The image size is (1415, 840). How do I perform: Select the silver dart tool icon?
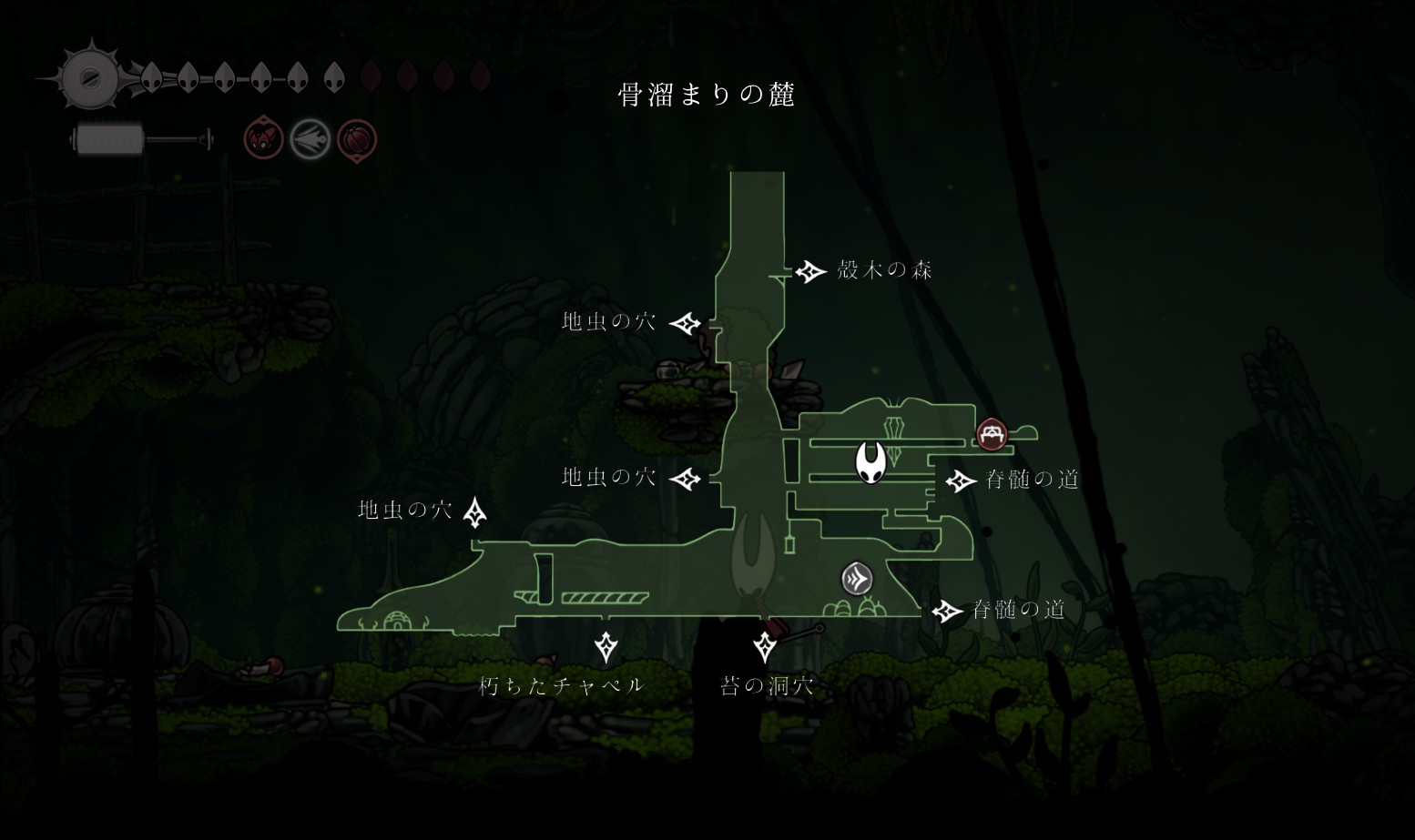coord(310,140)
